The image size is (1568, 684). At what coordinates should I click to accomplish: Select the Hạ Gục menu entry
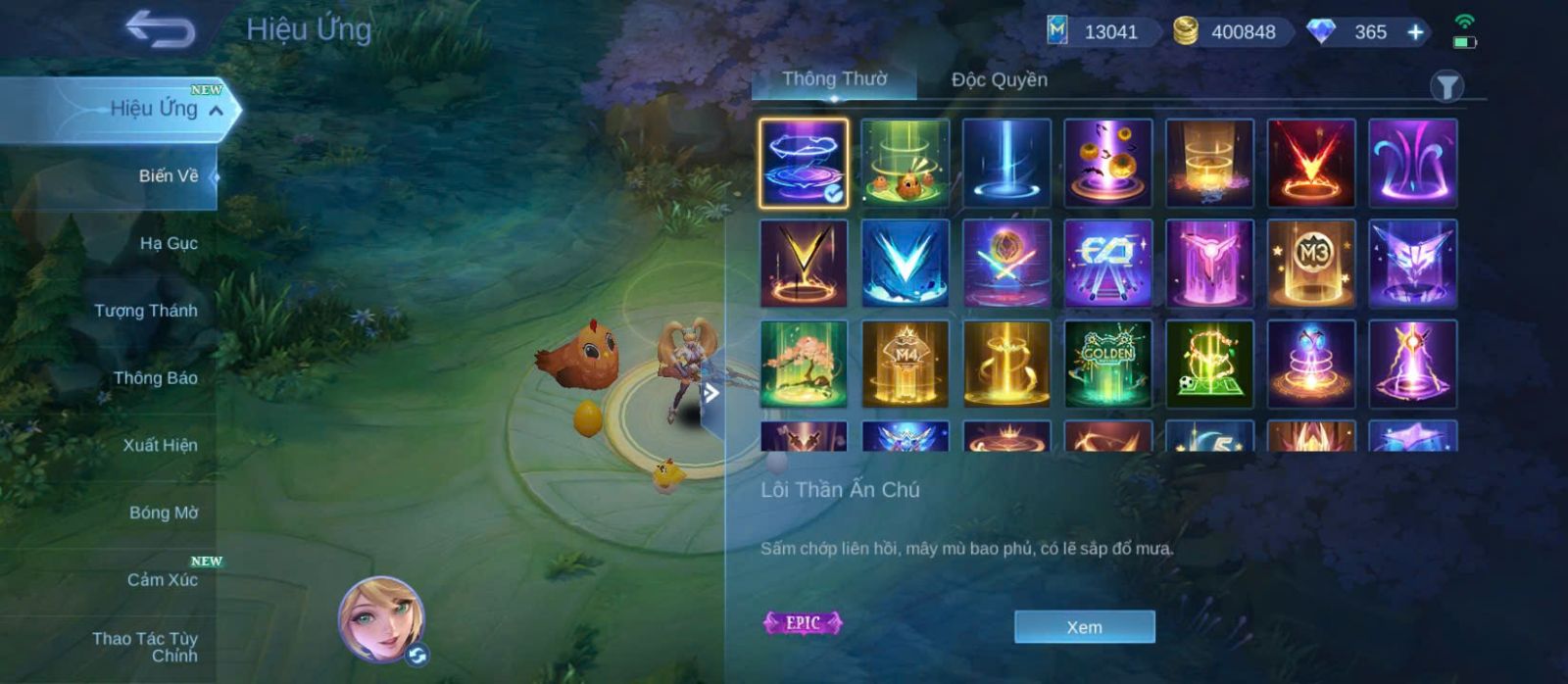point(168,243)
